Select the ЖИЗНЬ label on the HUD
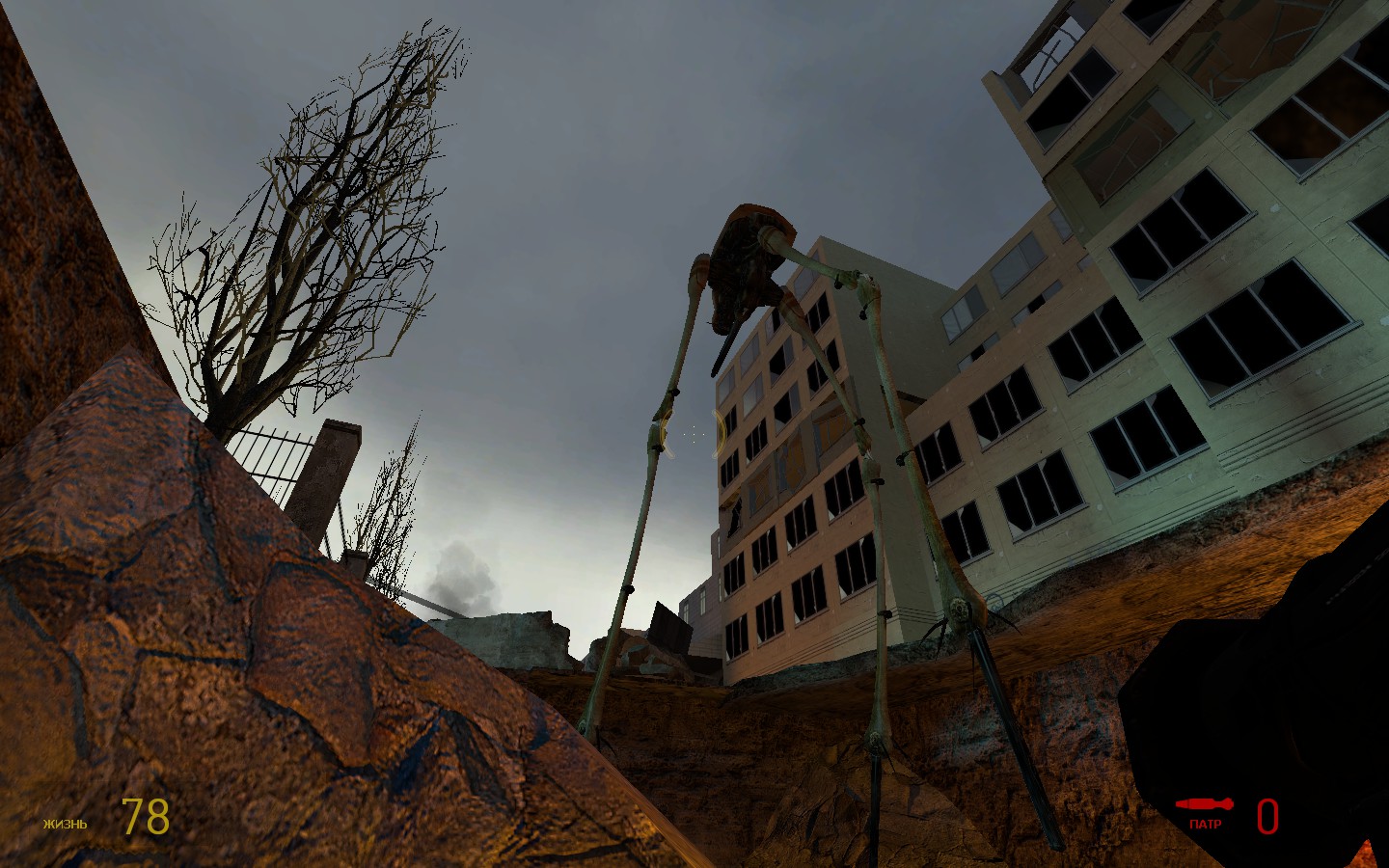 pos(64,825)
